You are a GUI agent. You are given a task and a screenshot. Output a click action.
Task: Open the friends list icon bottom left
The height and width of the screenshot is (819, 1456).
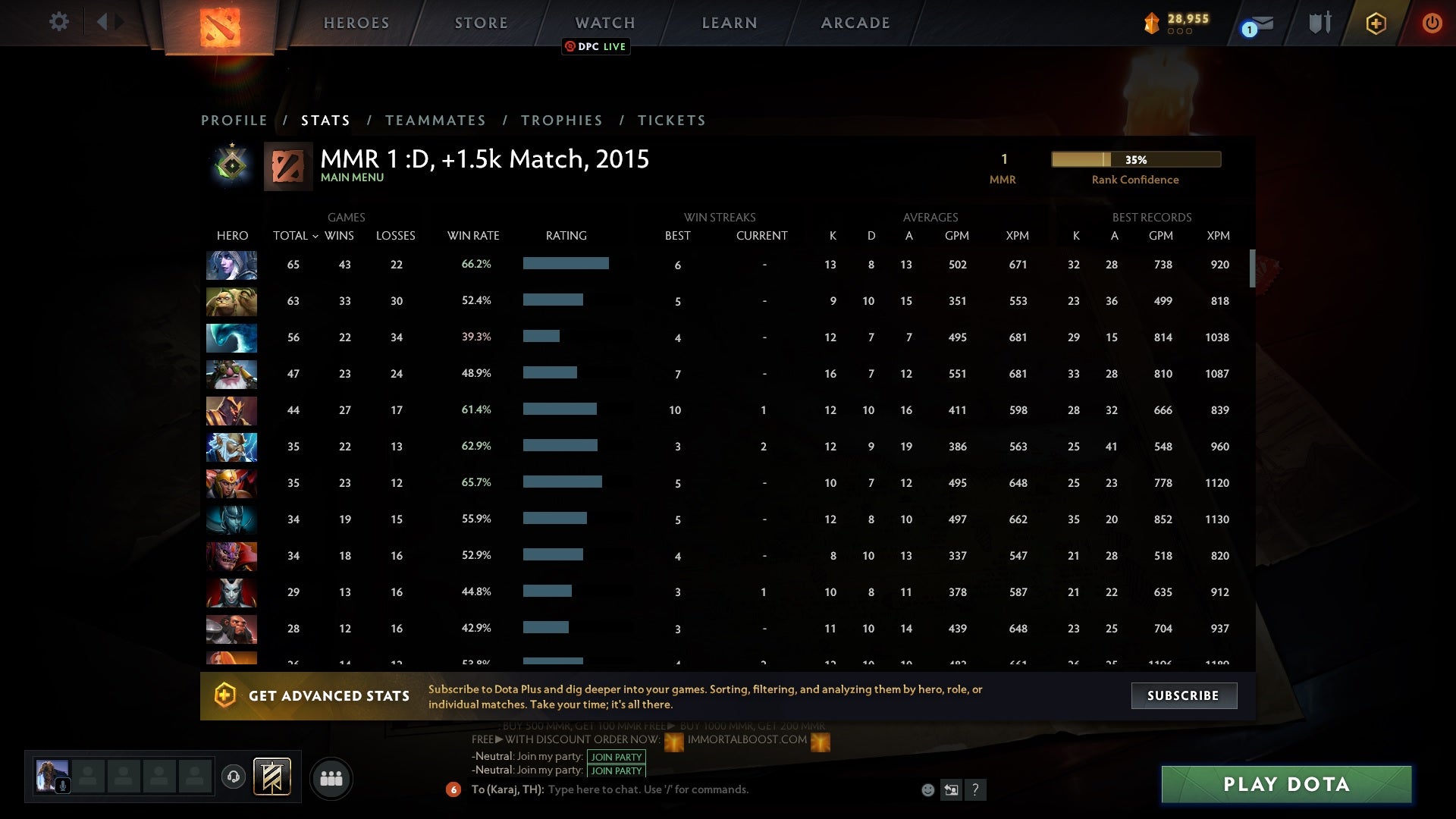pyautogui.click(x=331, y=777)
